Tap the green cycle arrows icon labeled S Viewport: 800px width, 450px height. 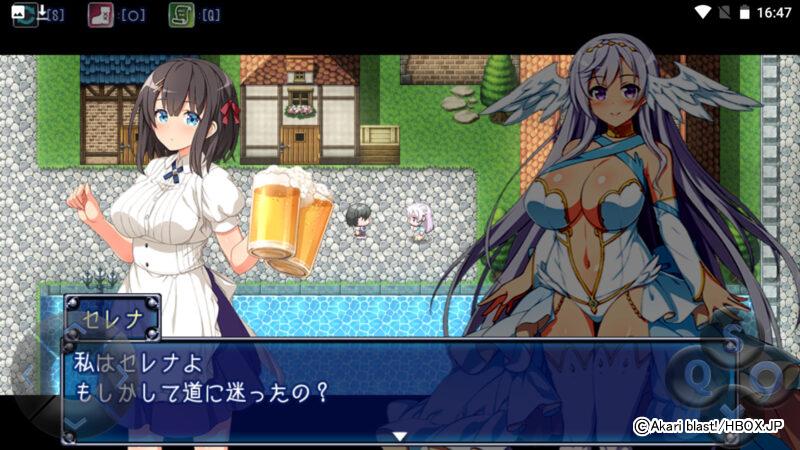point(25,14)
